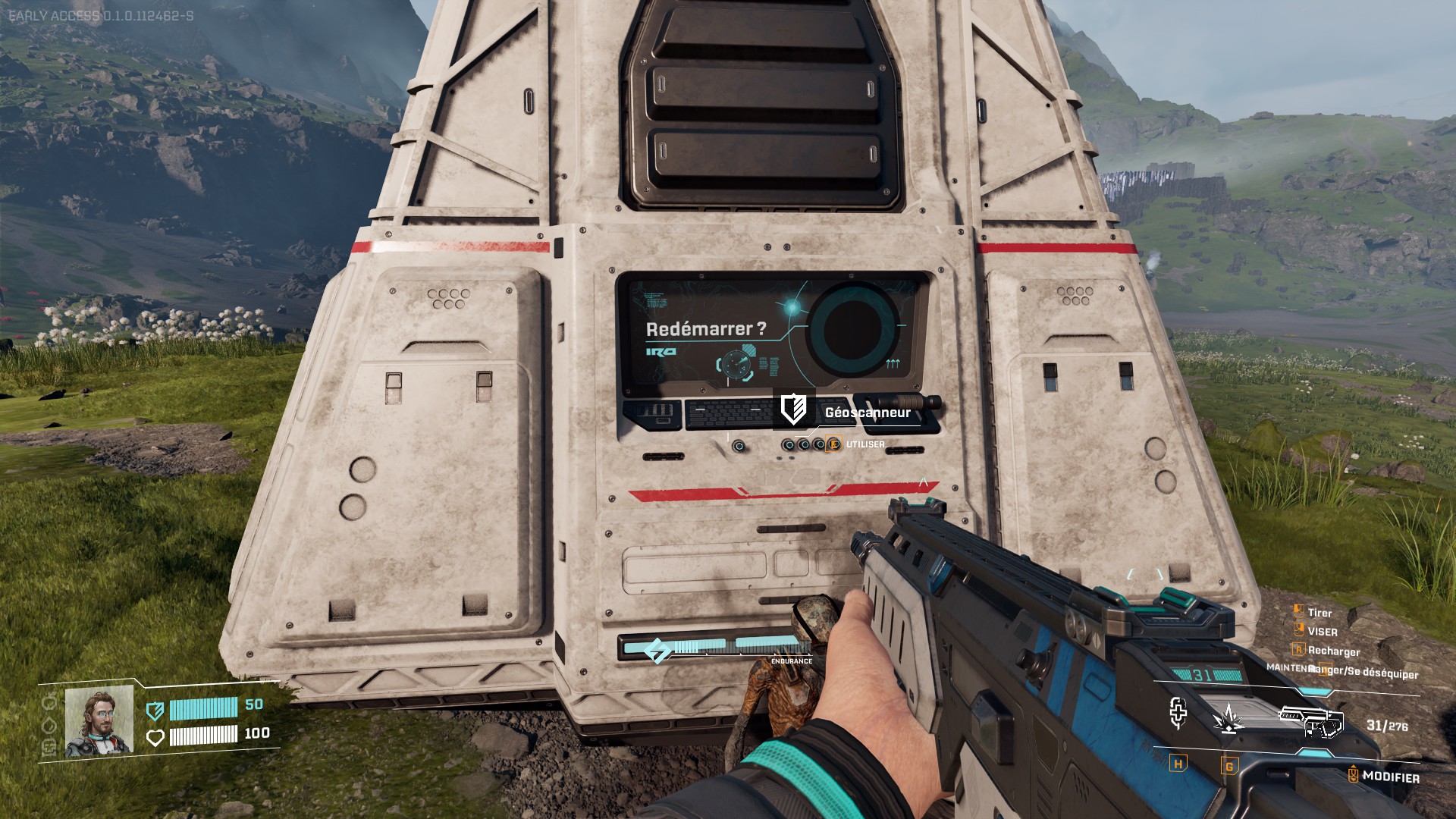Click the shield icon beside the armor bar
Image resolution: width=1456 pixels, height=819 pixels.
tap(155, 710)
